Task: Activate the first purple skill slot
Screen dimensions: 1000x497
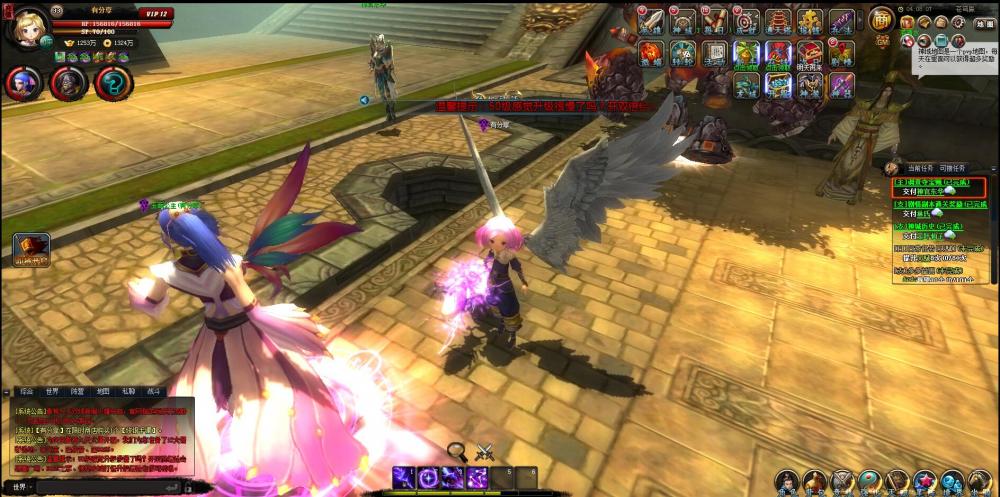Action: 404,477
